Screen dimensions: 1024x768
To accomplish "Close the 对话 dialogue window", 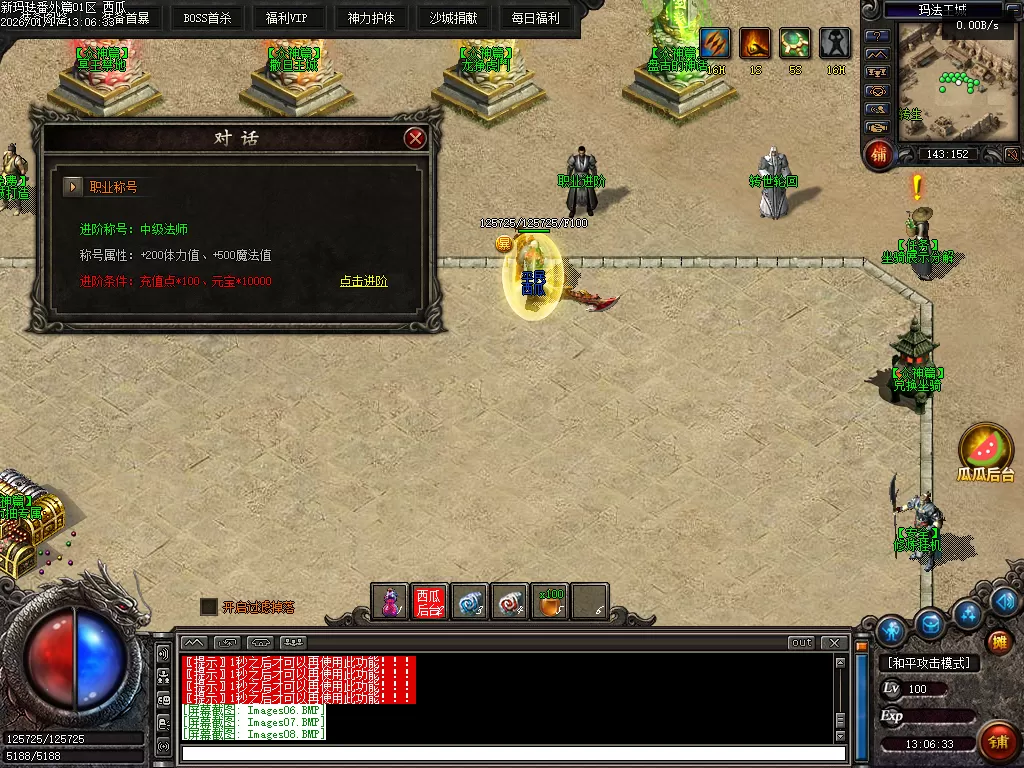I will point(416,138).
